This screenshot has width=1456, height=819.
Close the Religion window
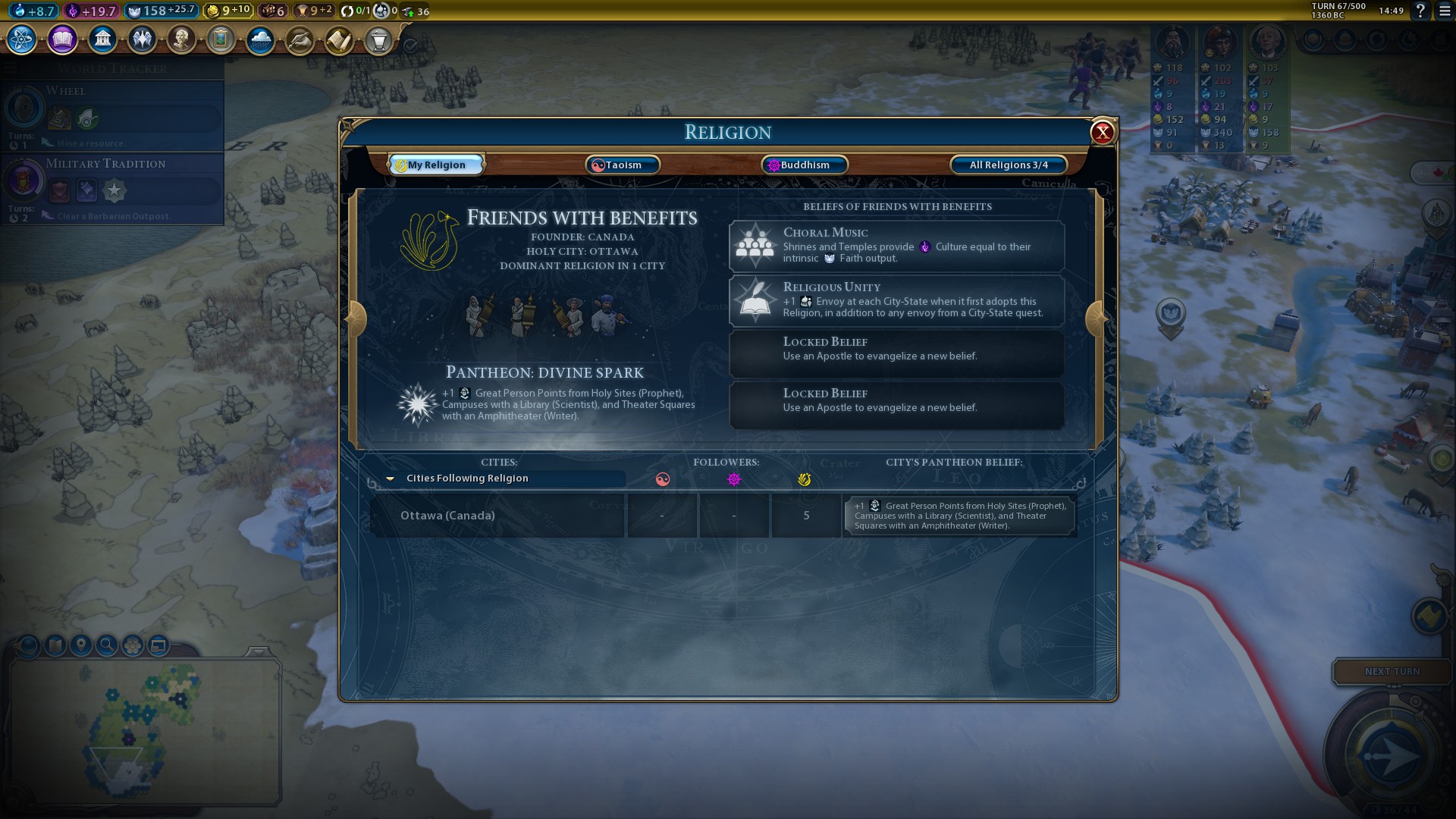[1102, 133]
